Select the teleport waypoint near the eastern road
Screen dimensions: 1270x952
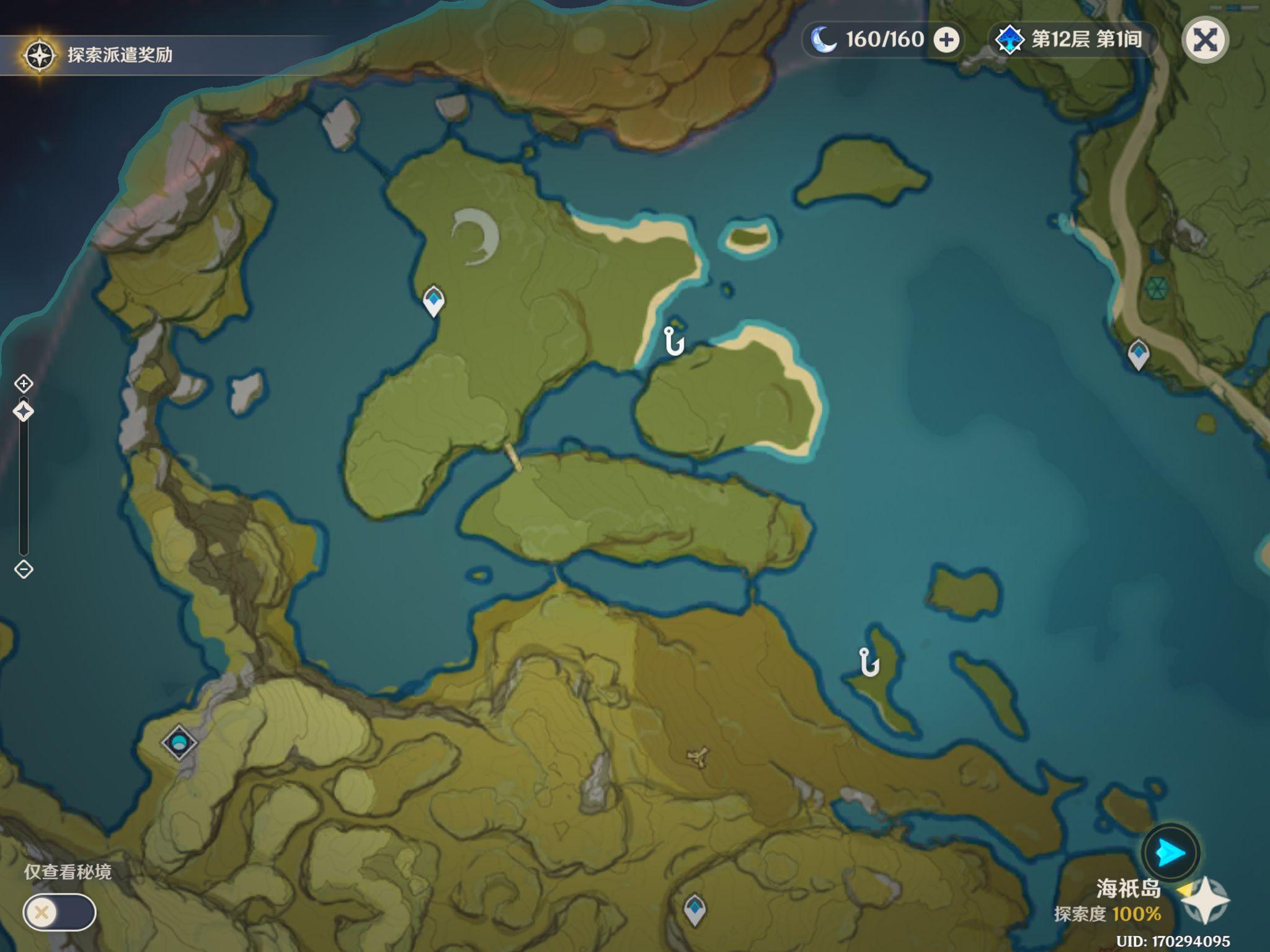point(1138,354)
